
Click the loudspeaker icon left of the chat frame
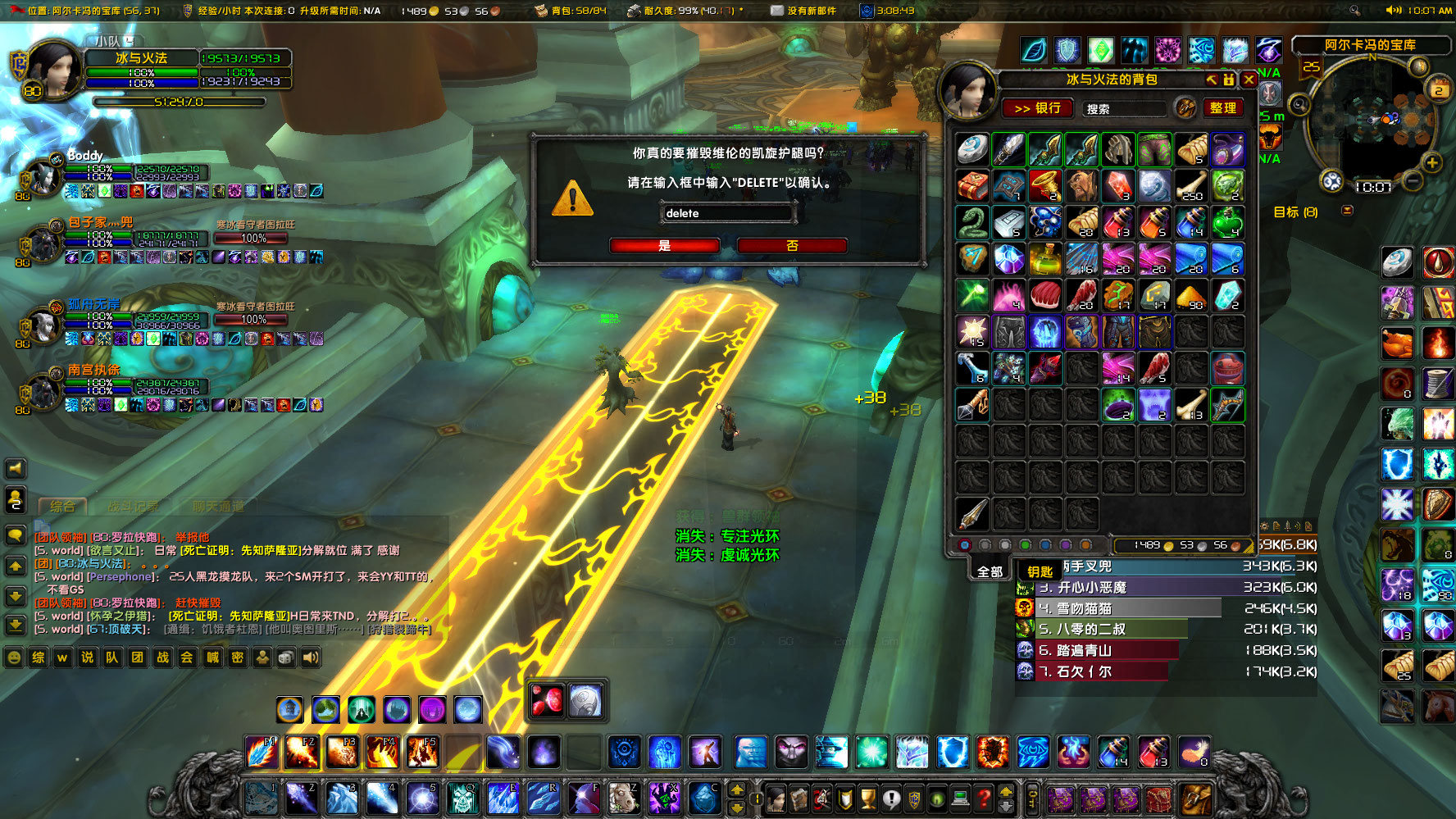click(14, 469)
